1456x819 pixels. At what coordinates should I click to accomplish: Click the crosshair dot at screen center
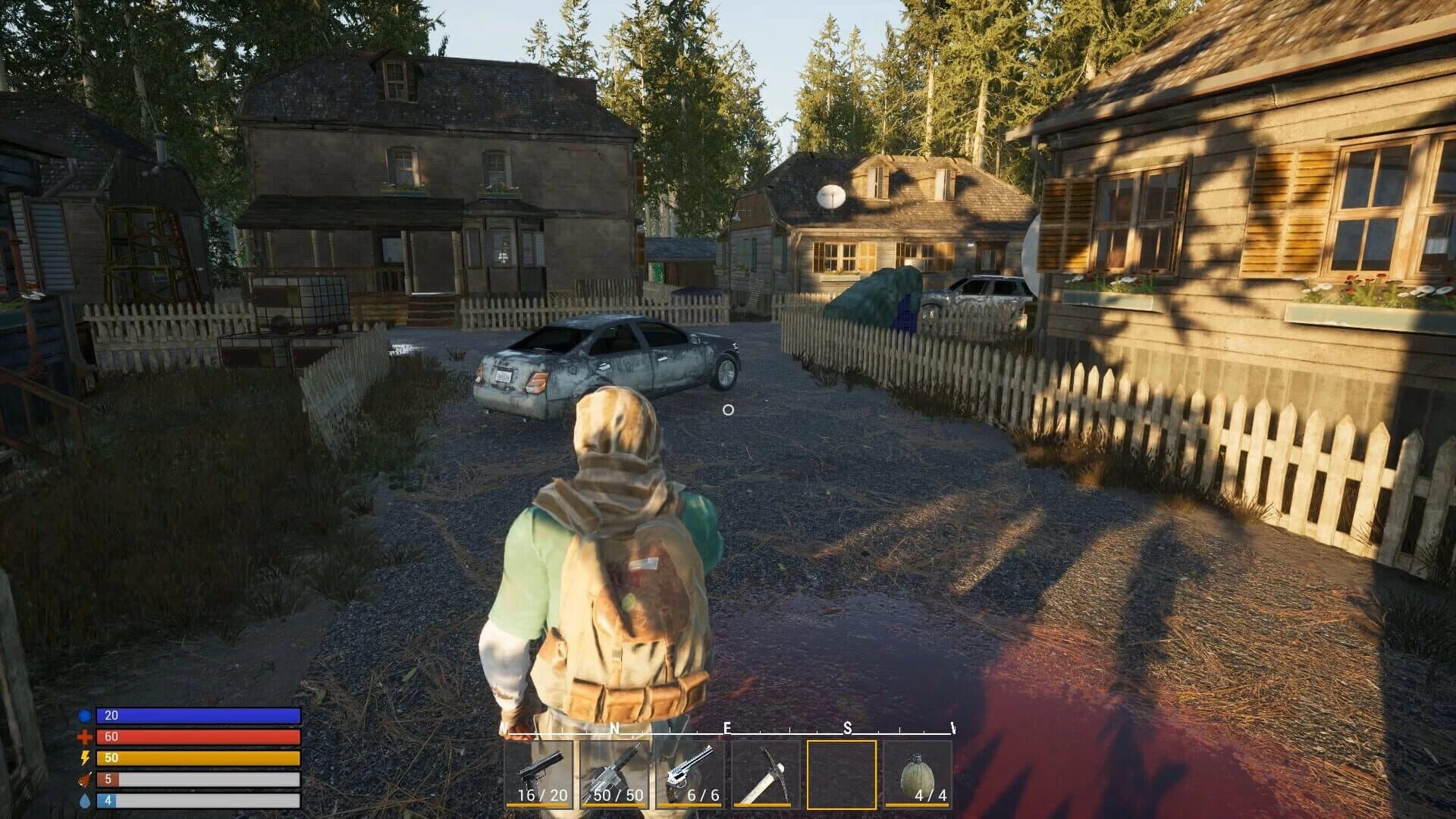tap(728, 409)
